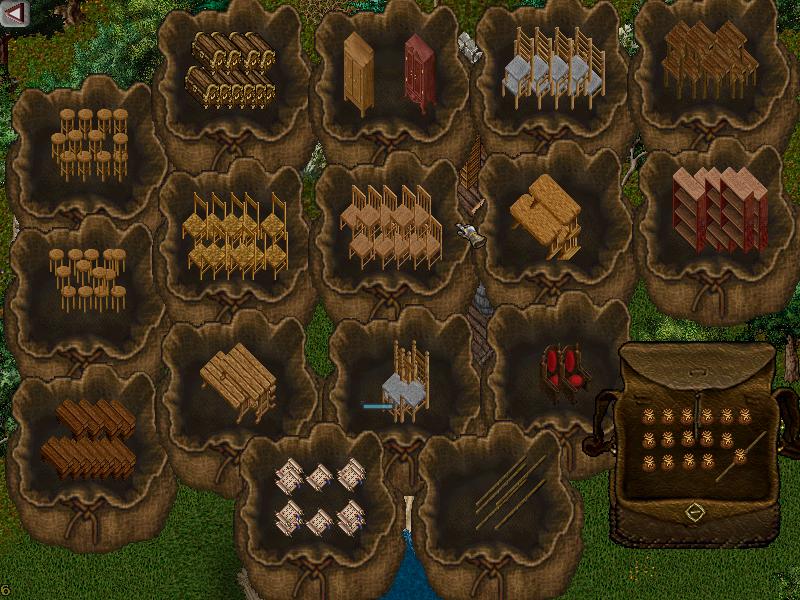Viewport: 800px width, 600px height.
Task: Pick the fishing poles in the bag
Action: [x=510, y=490]
